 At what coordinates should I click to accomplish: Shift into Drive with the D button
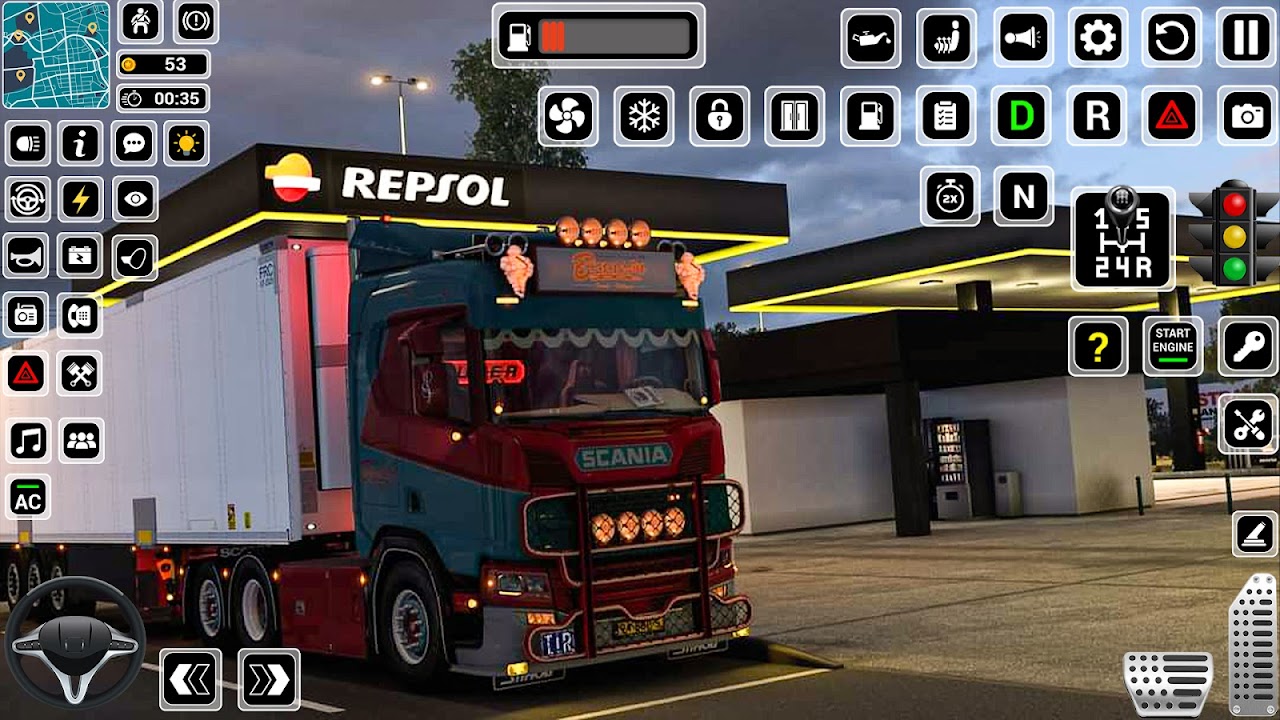coord(1021,117)
